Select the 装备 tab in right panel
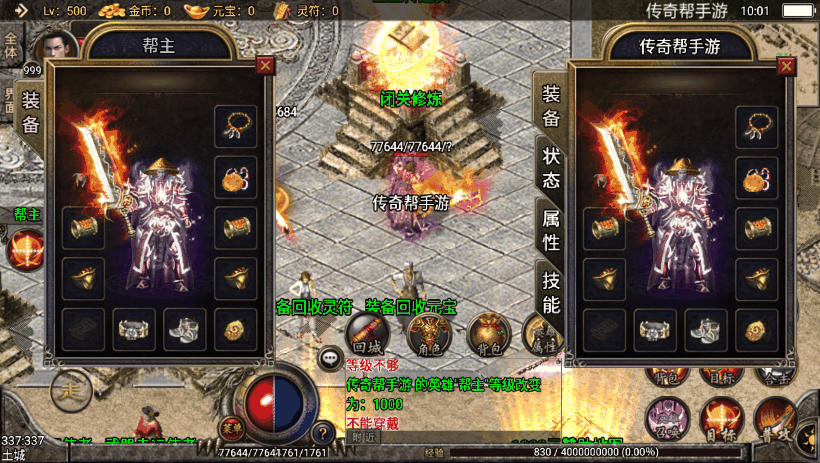Viewport: 820px width, 463px height. point(552,105)
